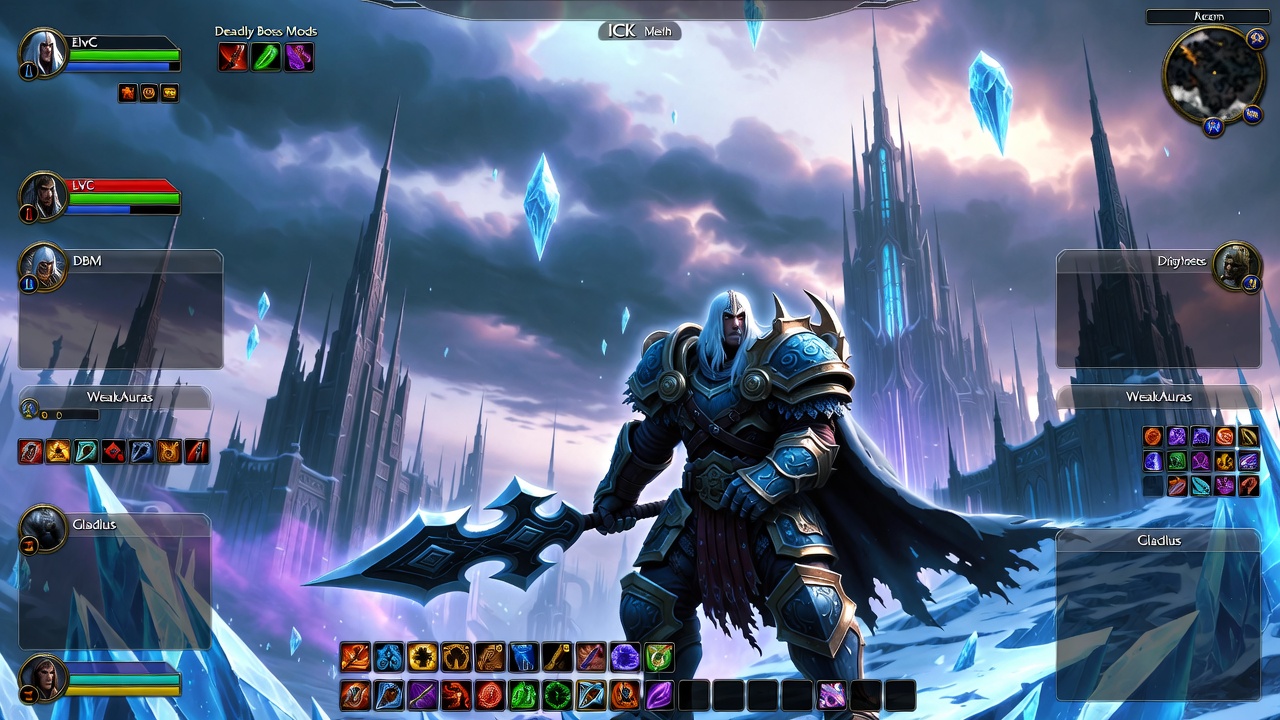
Task: Click the red sword Deadly Boss Mods icon
Action: click(x=233, y=57)
